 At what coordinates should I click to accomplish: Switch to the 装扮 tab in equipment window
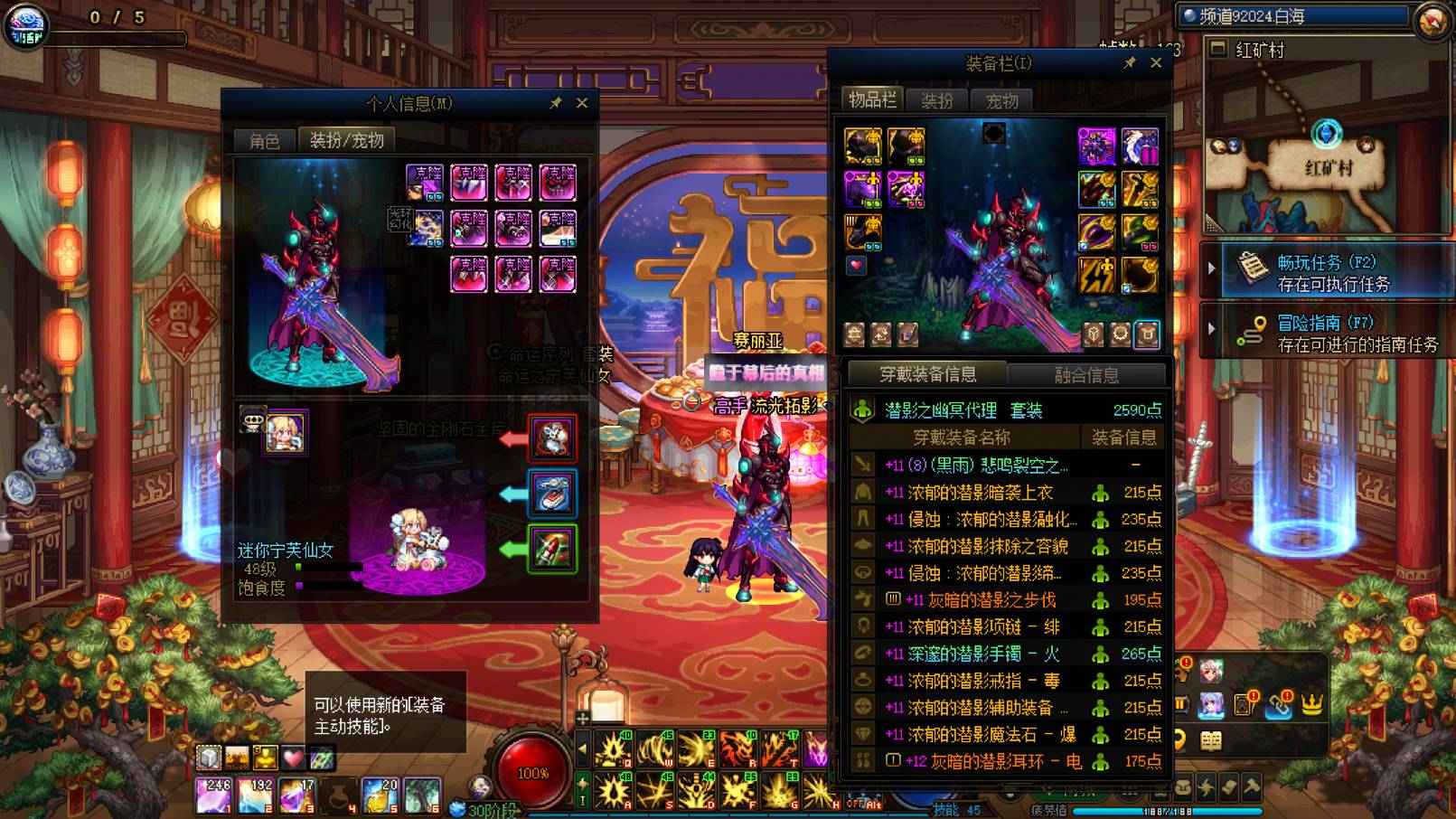point(936,100)
